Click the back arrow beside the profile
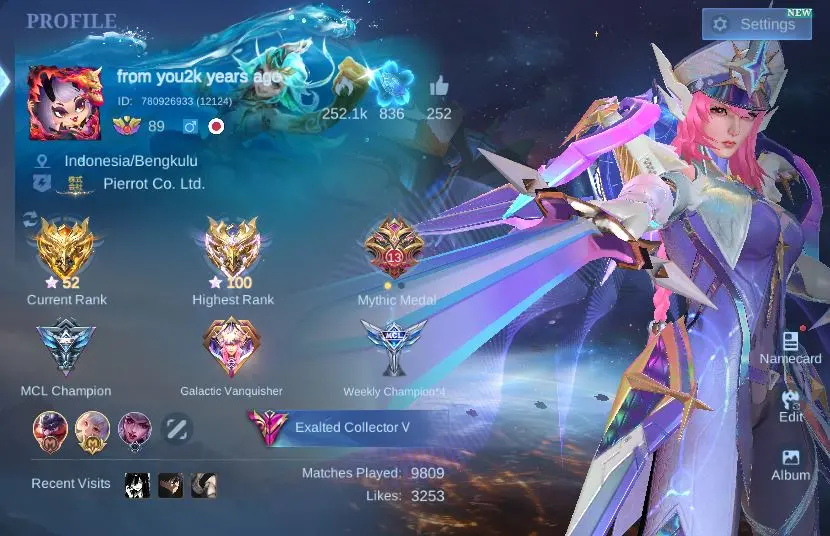 click(5, 80)
